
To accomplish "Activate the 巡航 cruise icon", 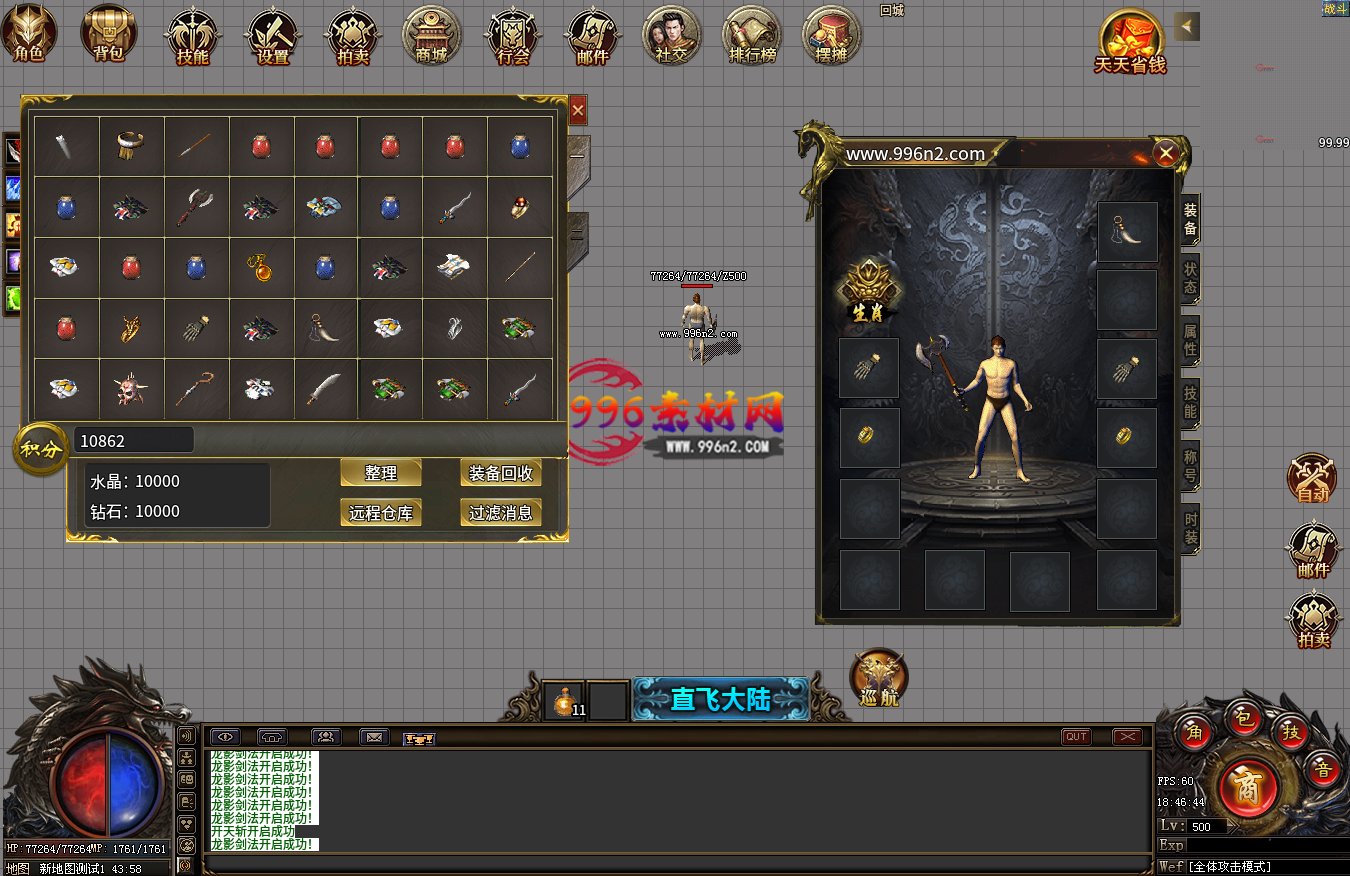I will point(878,678).
